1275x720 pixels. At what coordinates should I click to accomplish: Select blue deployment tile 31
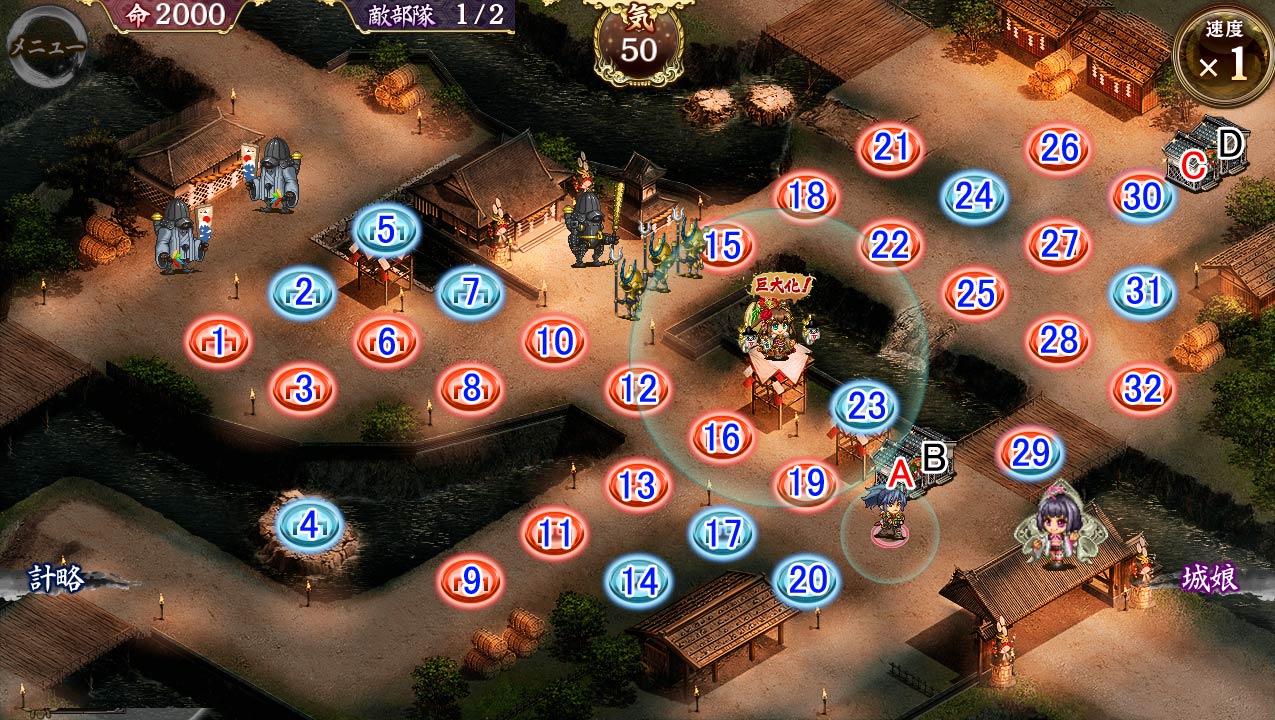(1143, 292)
